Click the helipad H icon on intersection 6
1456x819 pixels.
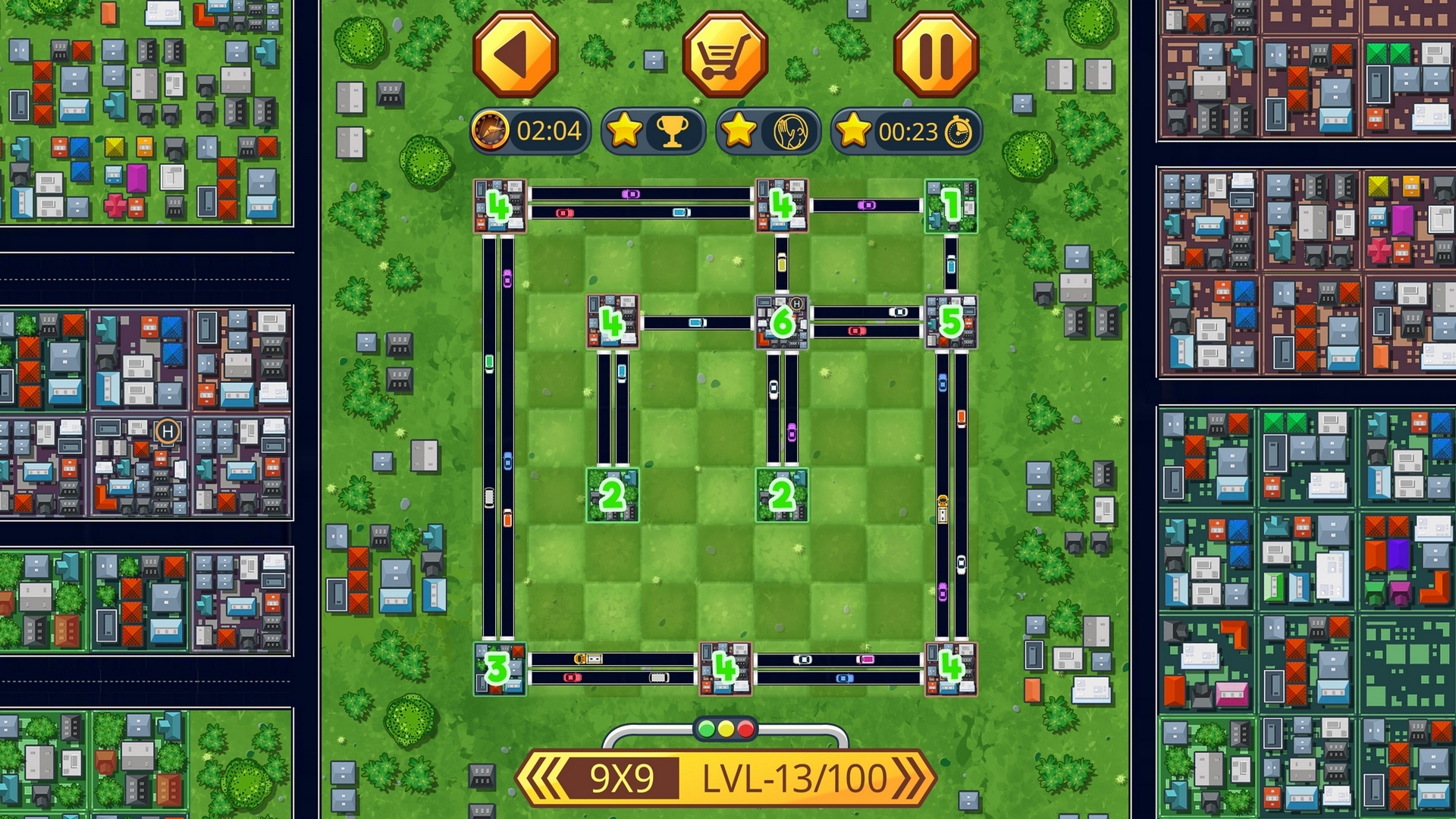click(x=796, y=303)
